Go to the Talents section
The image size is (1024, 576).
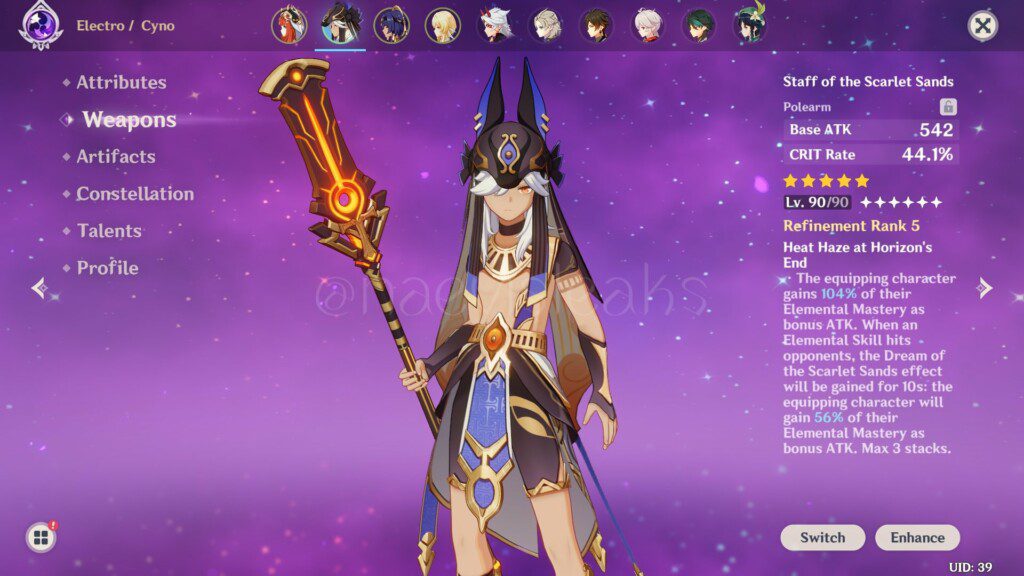point(109,231)
